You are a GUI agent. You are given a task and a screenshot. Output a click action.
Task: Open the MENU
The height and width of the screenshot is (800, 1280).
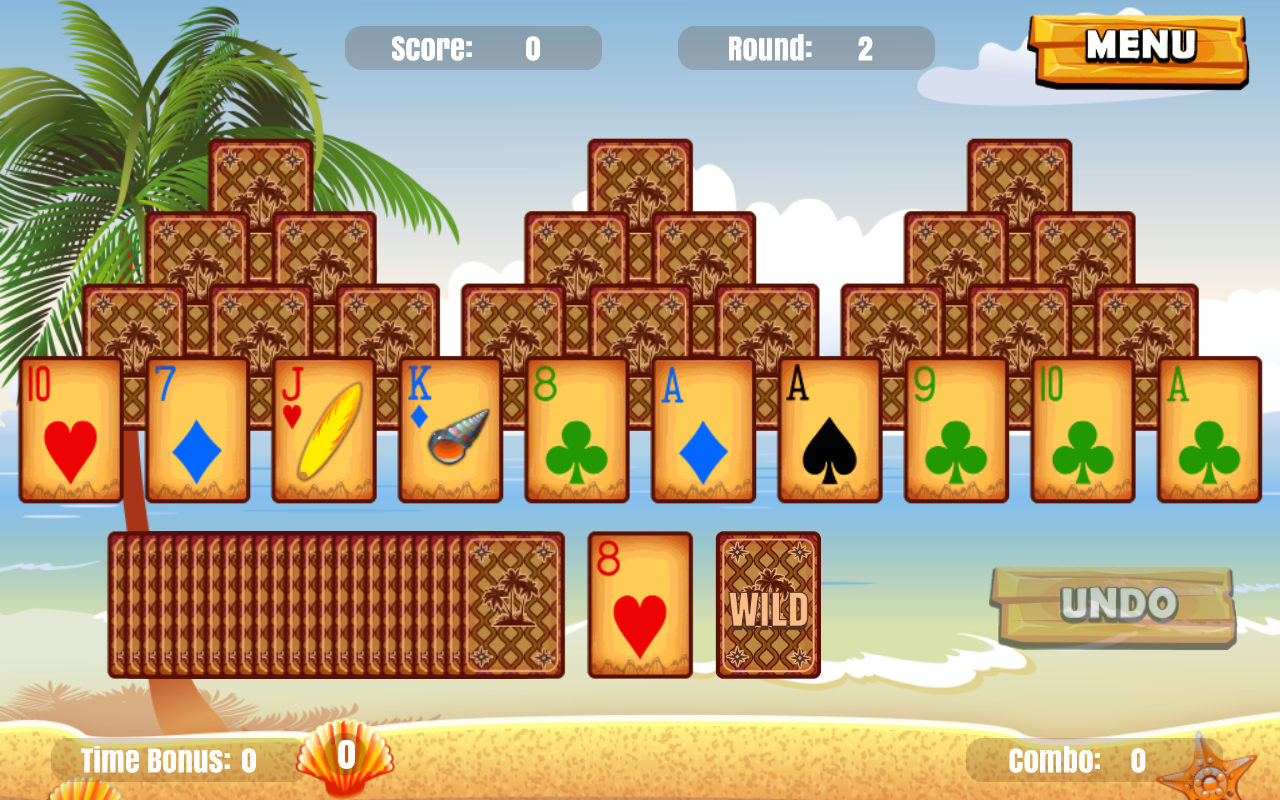1139,45
